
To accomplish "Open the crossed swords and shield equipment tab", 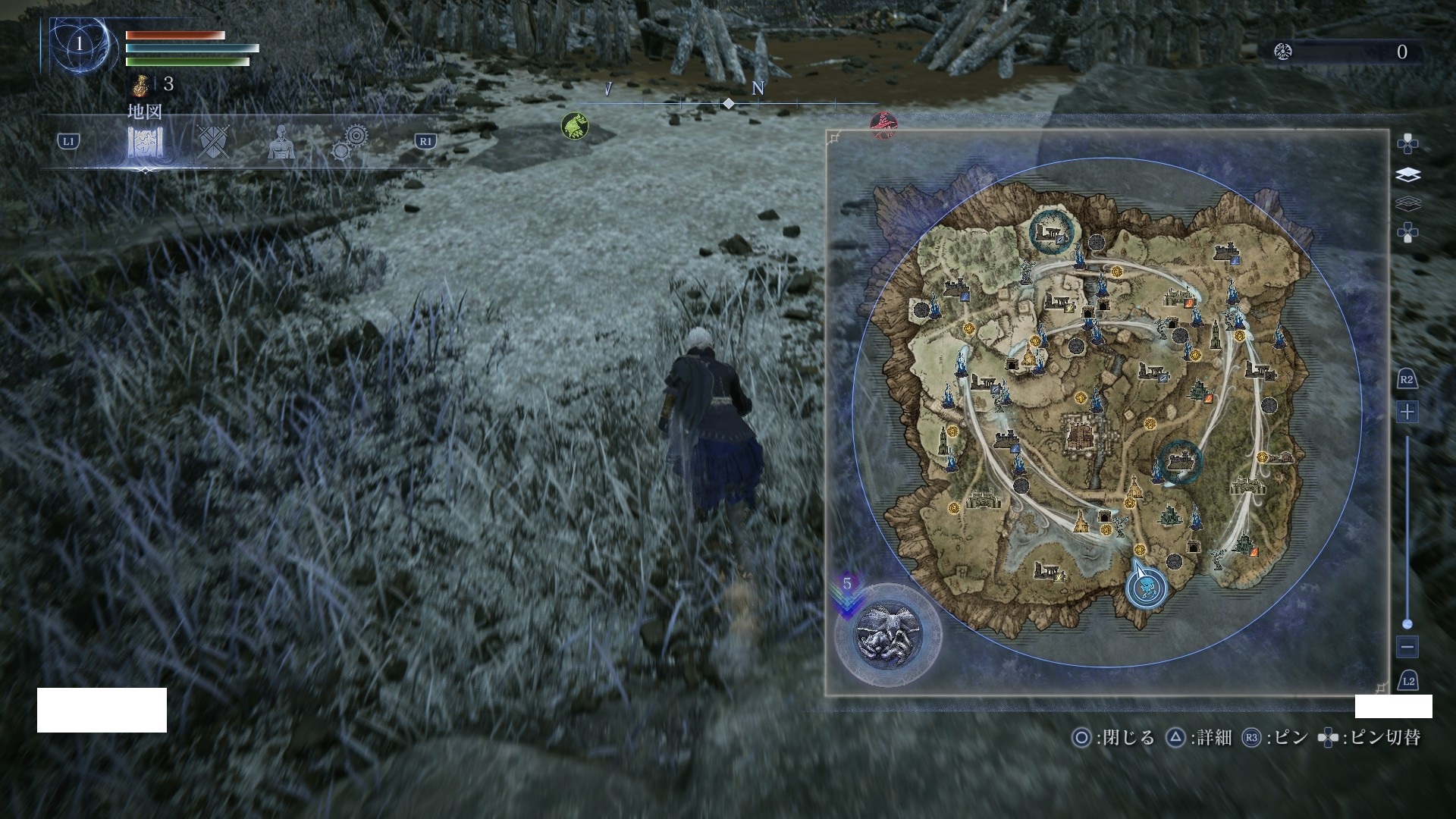I will (213, 141).
